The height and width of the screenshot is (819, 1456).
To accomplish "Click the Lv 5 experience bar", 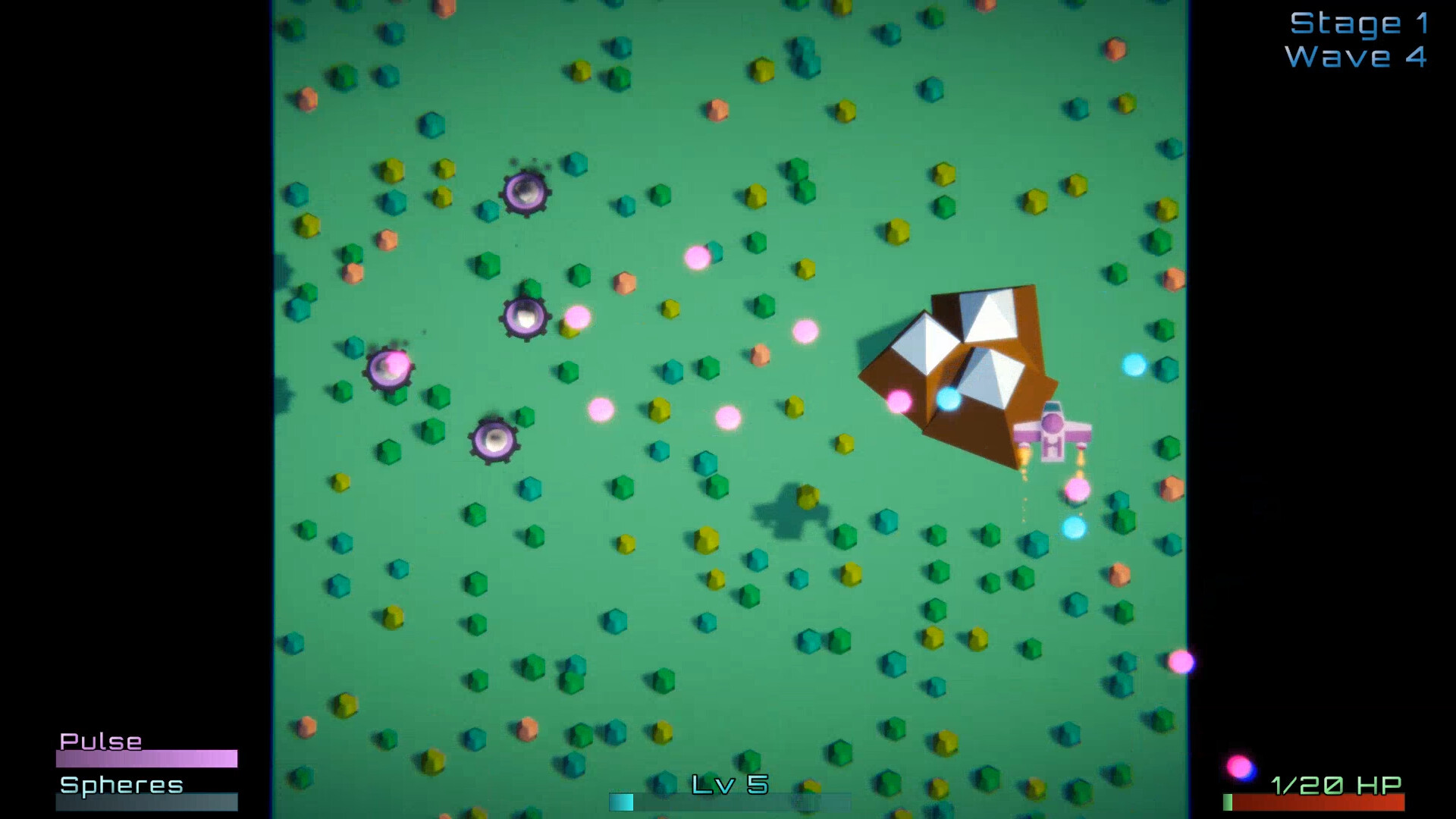I will (x=728, y=801).
